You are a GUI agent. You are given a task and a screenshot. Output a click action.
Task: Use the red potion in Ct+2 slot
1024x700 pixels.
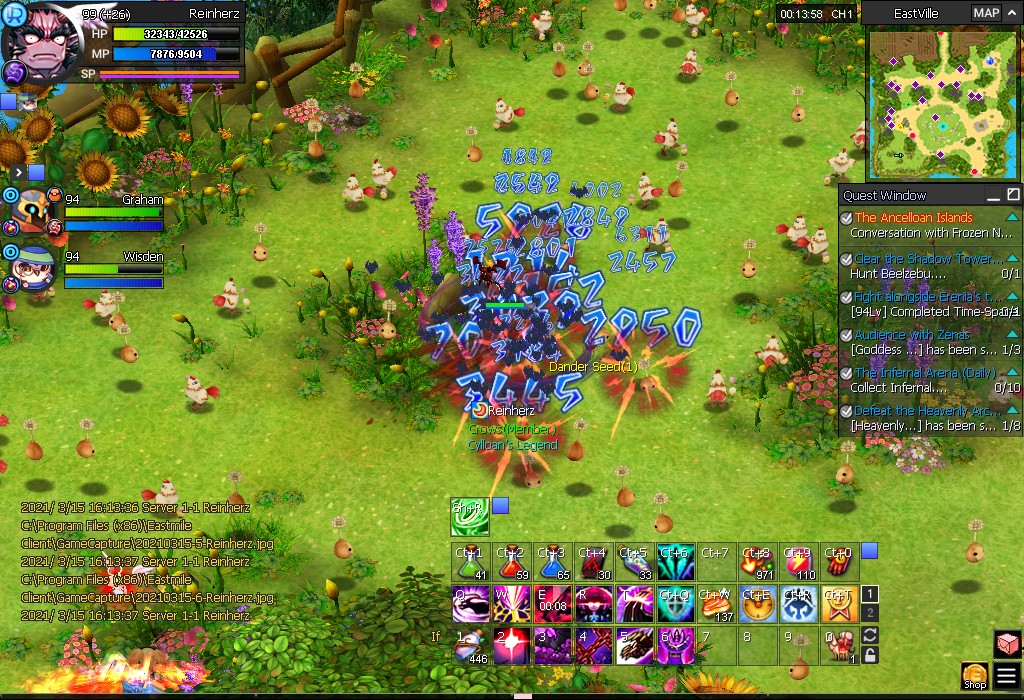pyautogui.click(x=511, y=564)
